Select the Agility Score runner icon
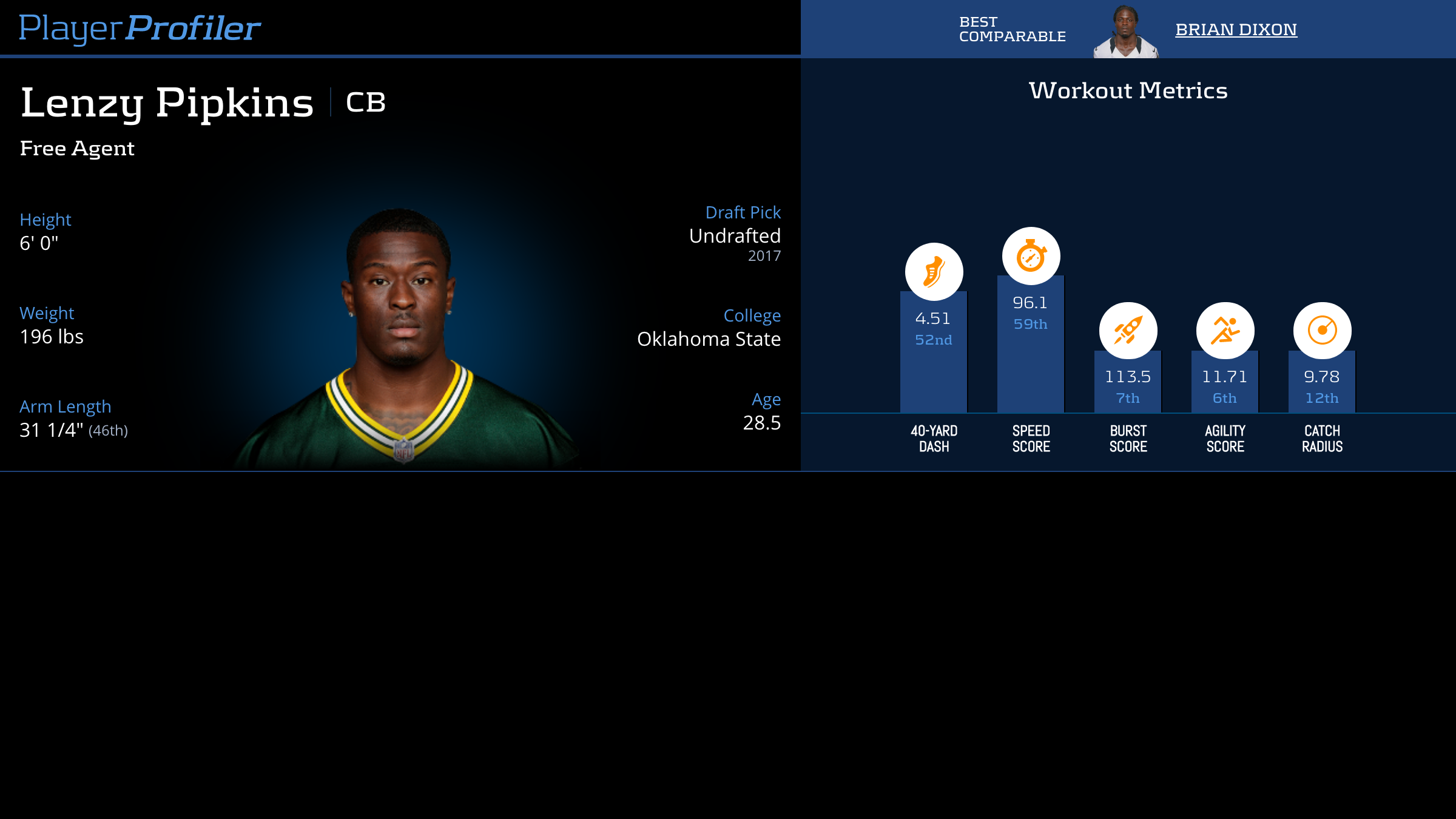The width and height of the screenshot is (1456, 819). point(1225,331)
